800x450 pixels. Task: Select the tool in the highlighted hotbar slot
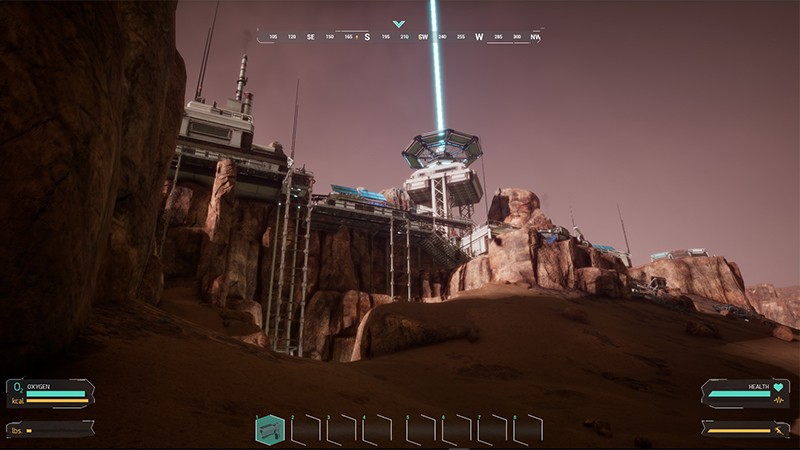[270, 430]
